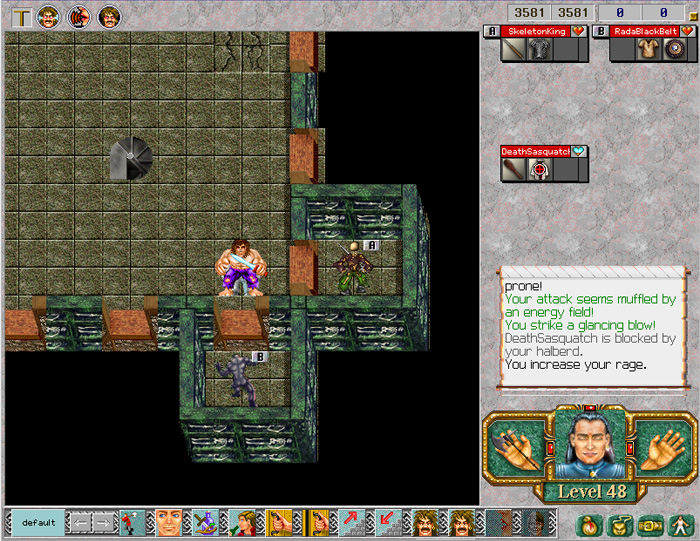The width and height of the screenshot is (700, 541).
Task: Click the SkeletonKing name label
Action: coord(535,31)
